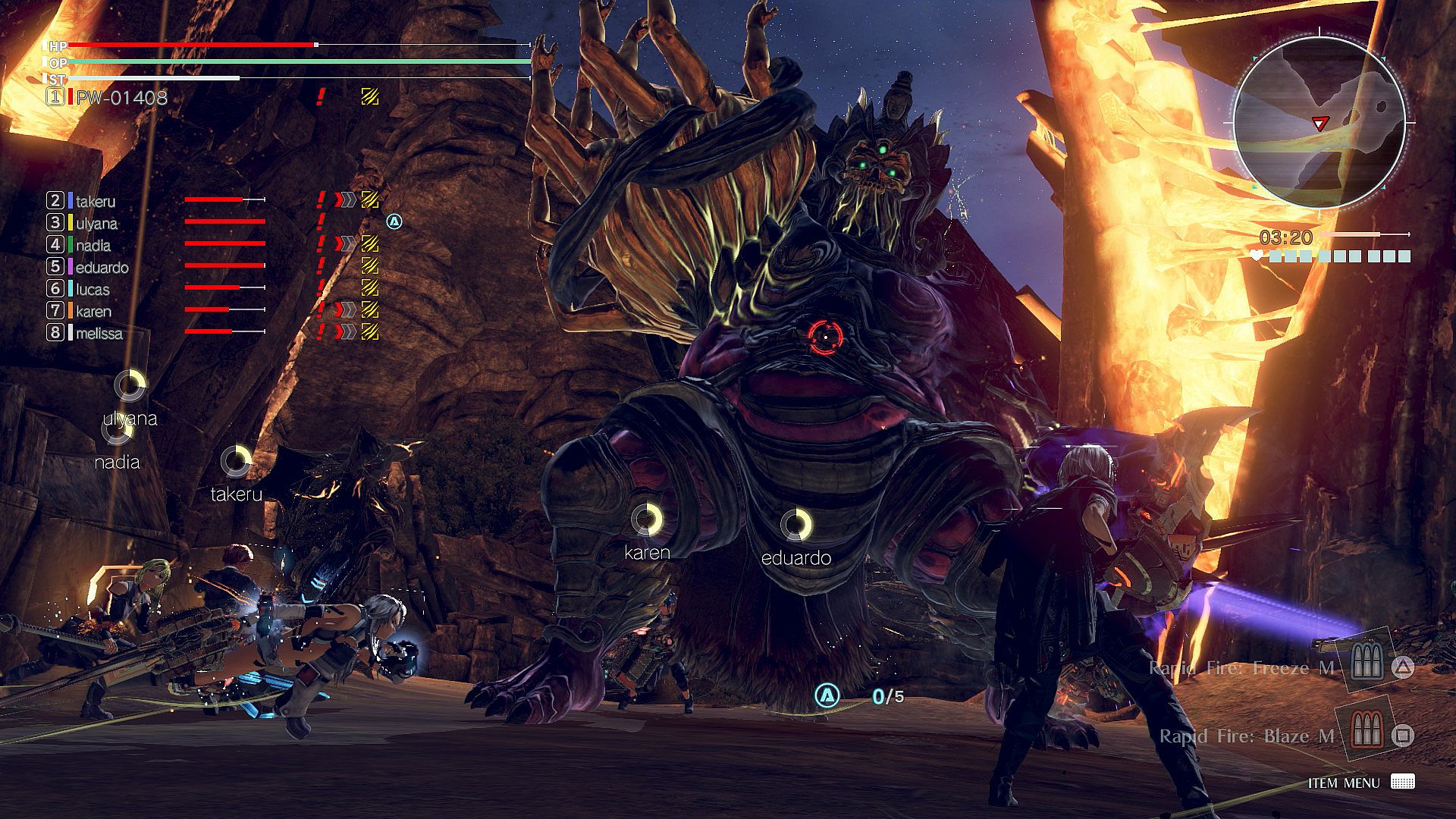Open the circular minimap
Viewport: 1456px width, 819px height.
click(x=1319, y=123)
